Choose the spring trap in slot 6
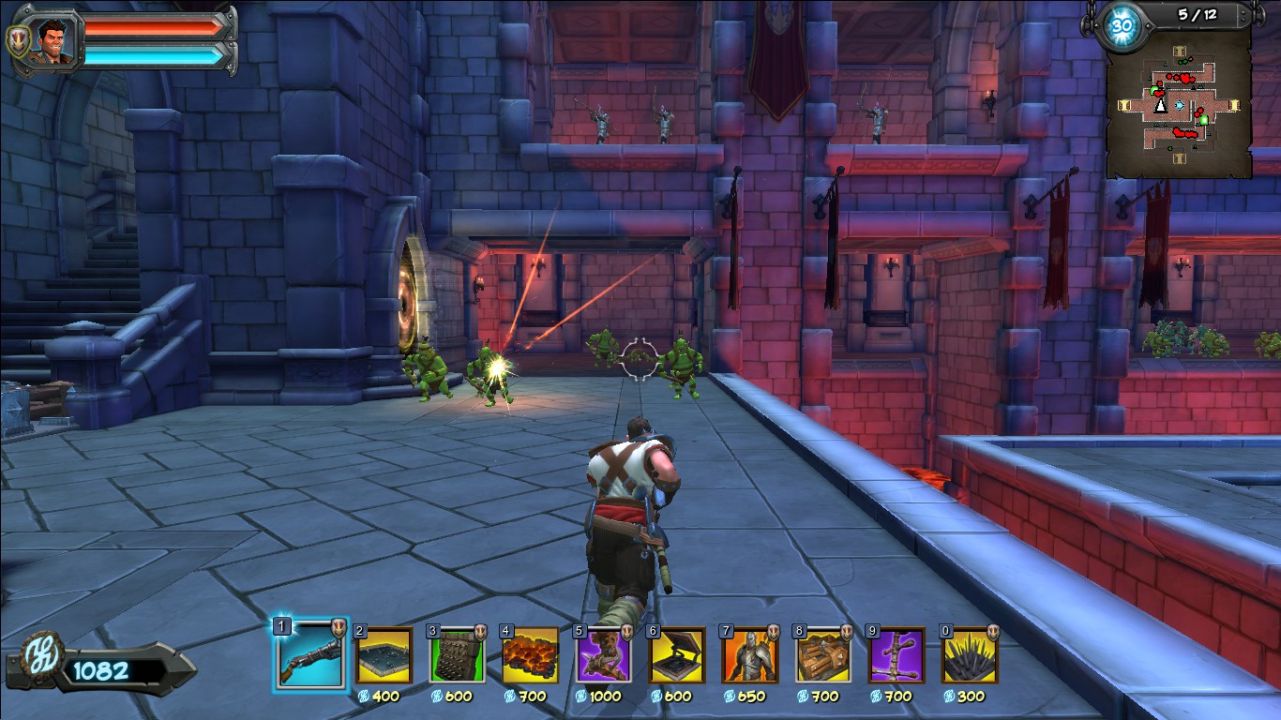The width and height of the screenshot is (1281, 720). click(677, 656)
